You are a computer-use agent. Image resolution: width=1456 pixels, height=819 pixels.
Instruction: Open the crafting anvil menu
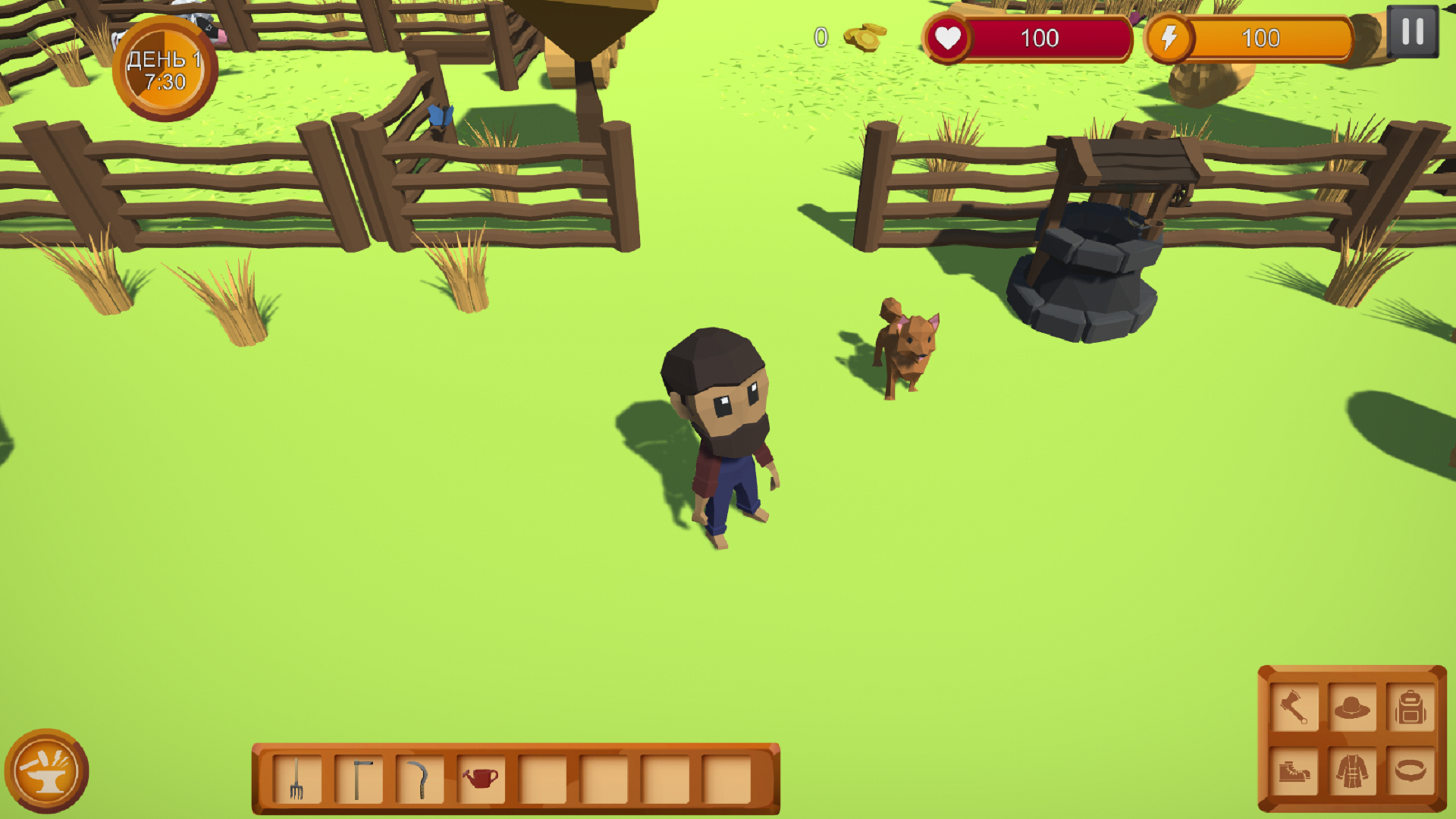pyautogui.click(x=48, y=772)
